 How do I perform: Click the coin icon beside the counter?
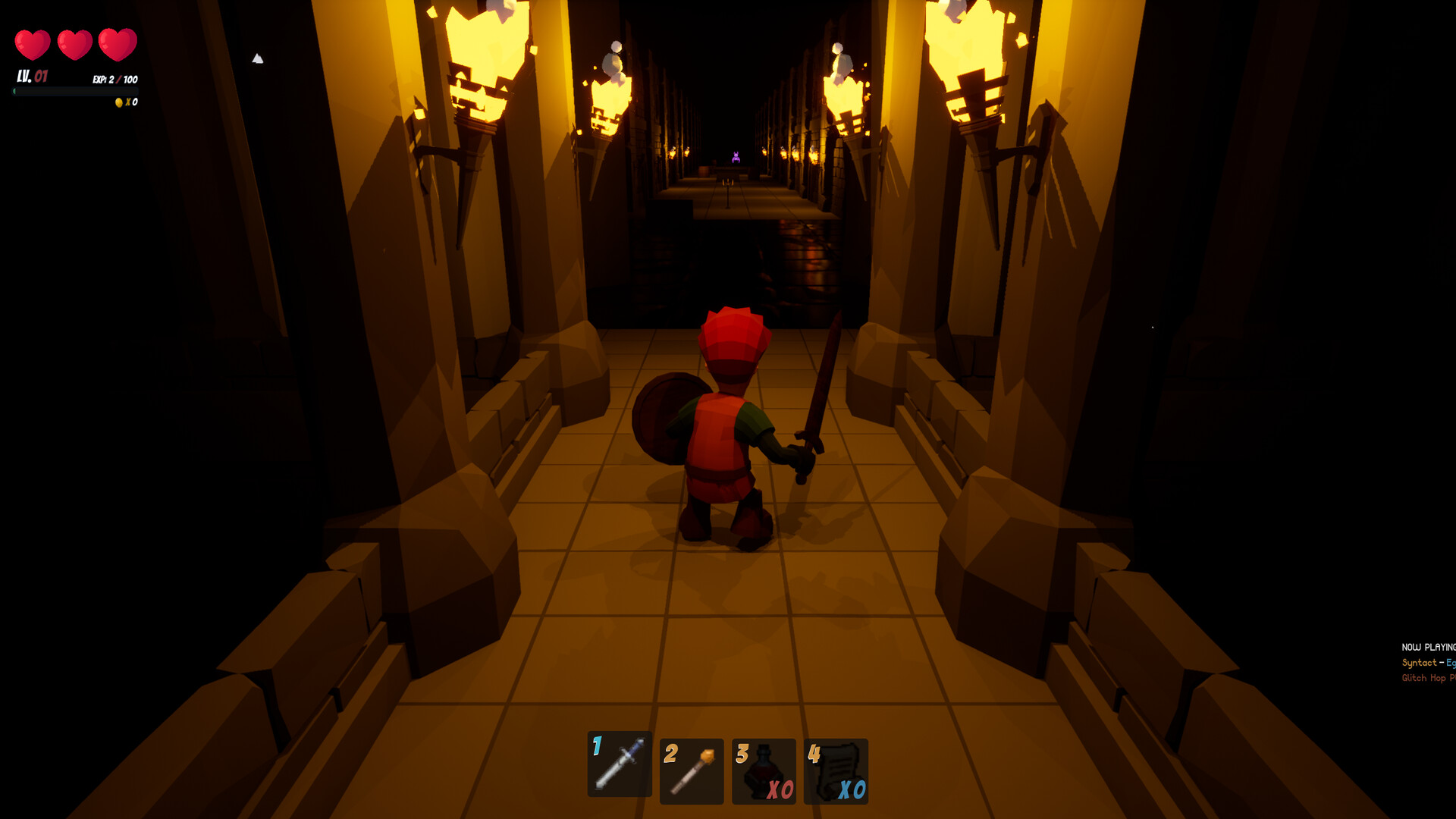(118, 101)
